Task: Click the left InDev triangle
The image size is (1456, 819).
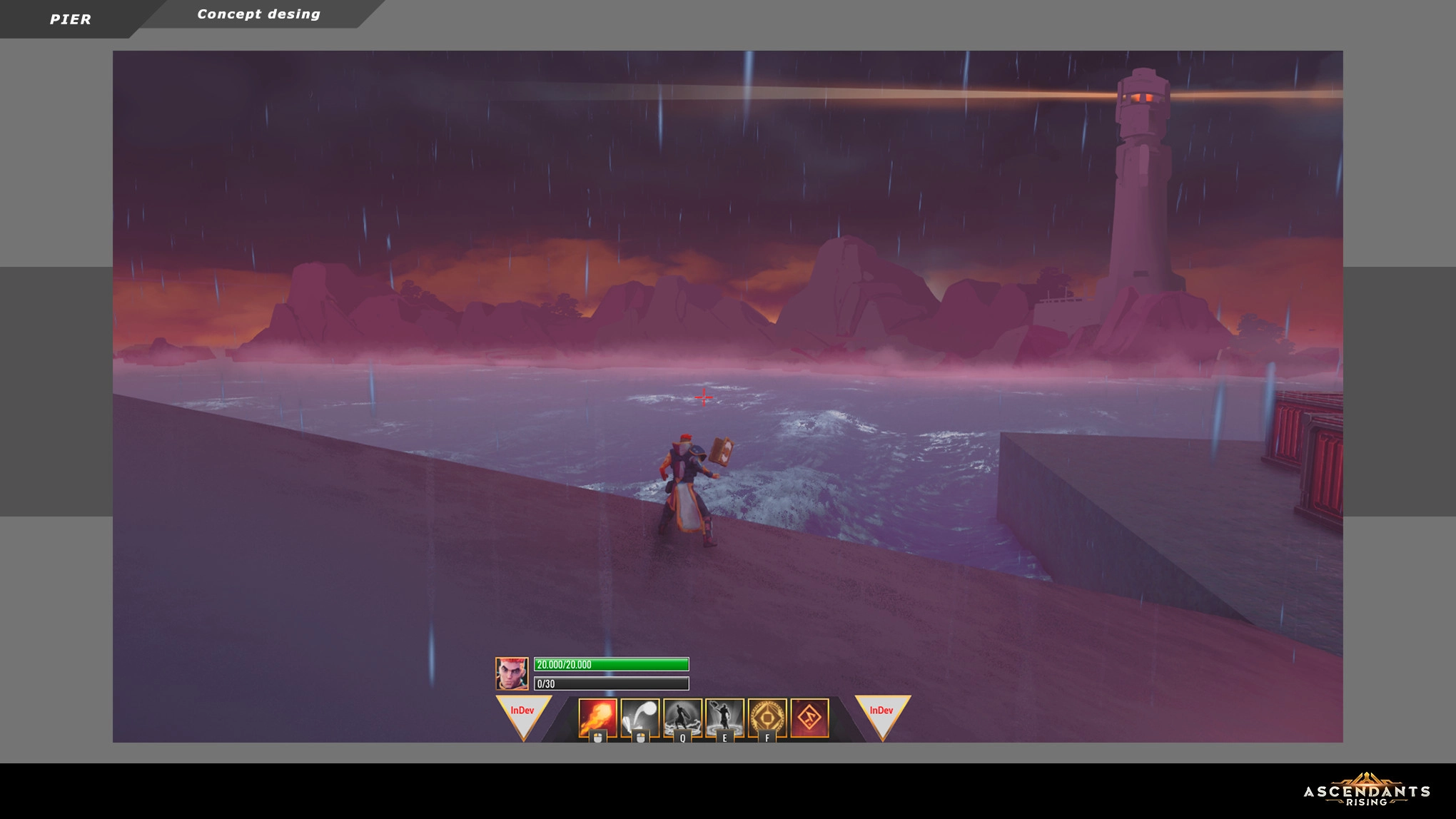Action: (x=523, y=715)
